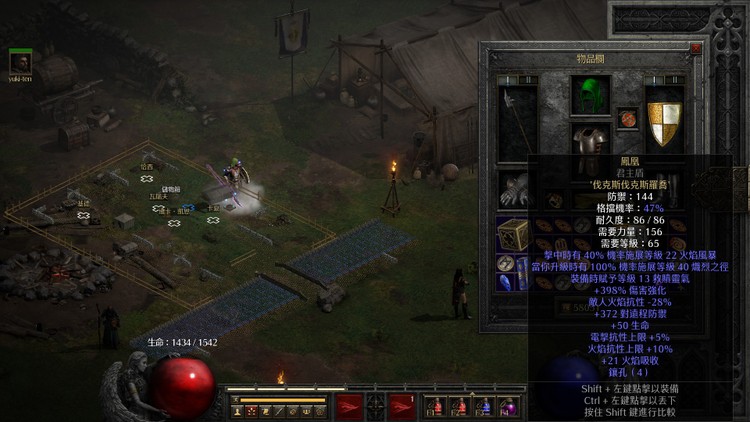The image size is (750, 422).
Task: Use the blue mana potion in belt
Action: [484, 406]
